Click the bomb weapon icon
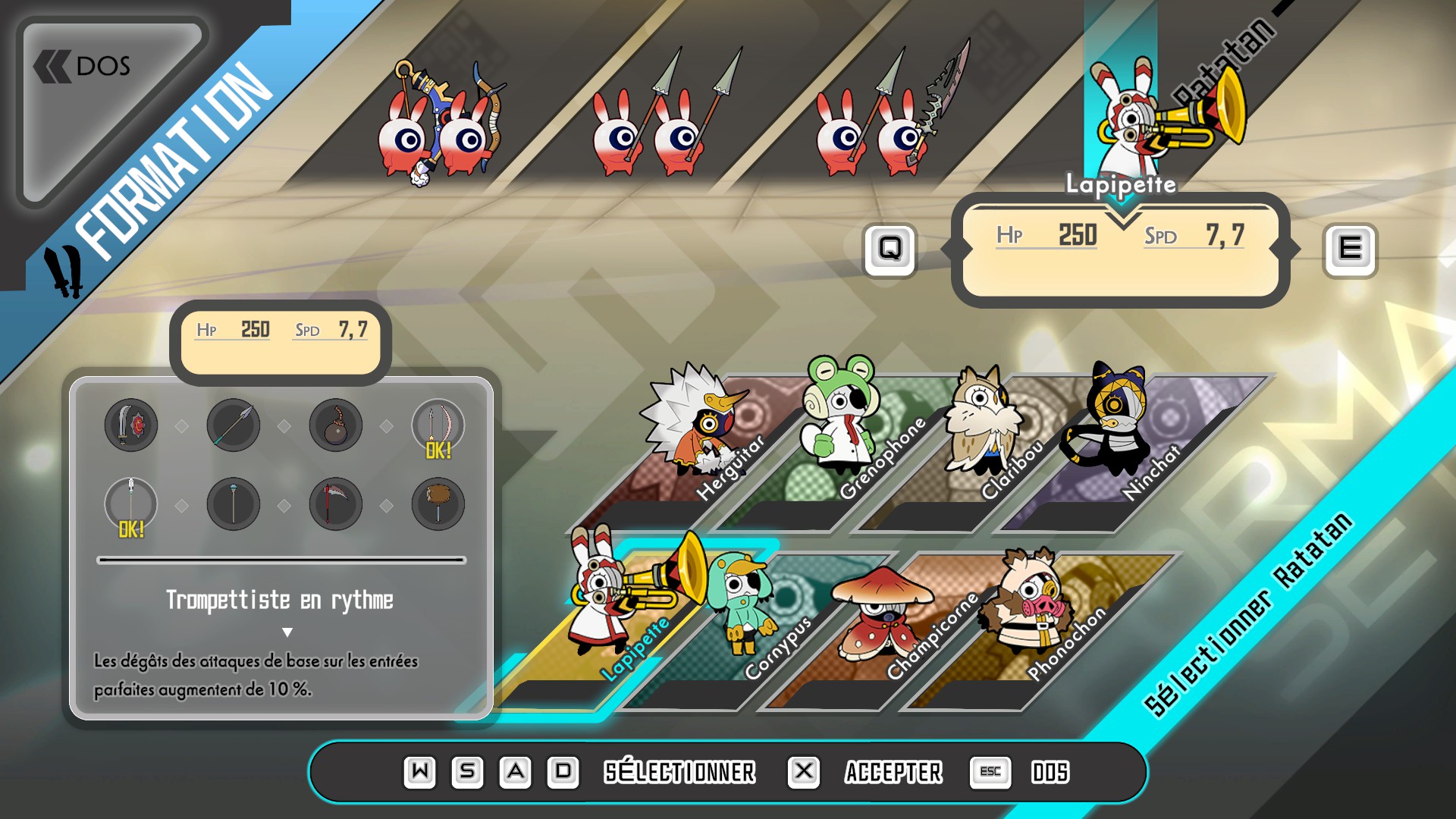Screen dimensions: 1456x819 click(x=336, y=425)
